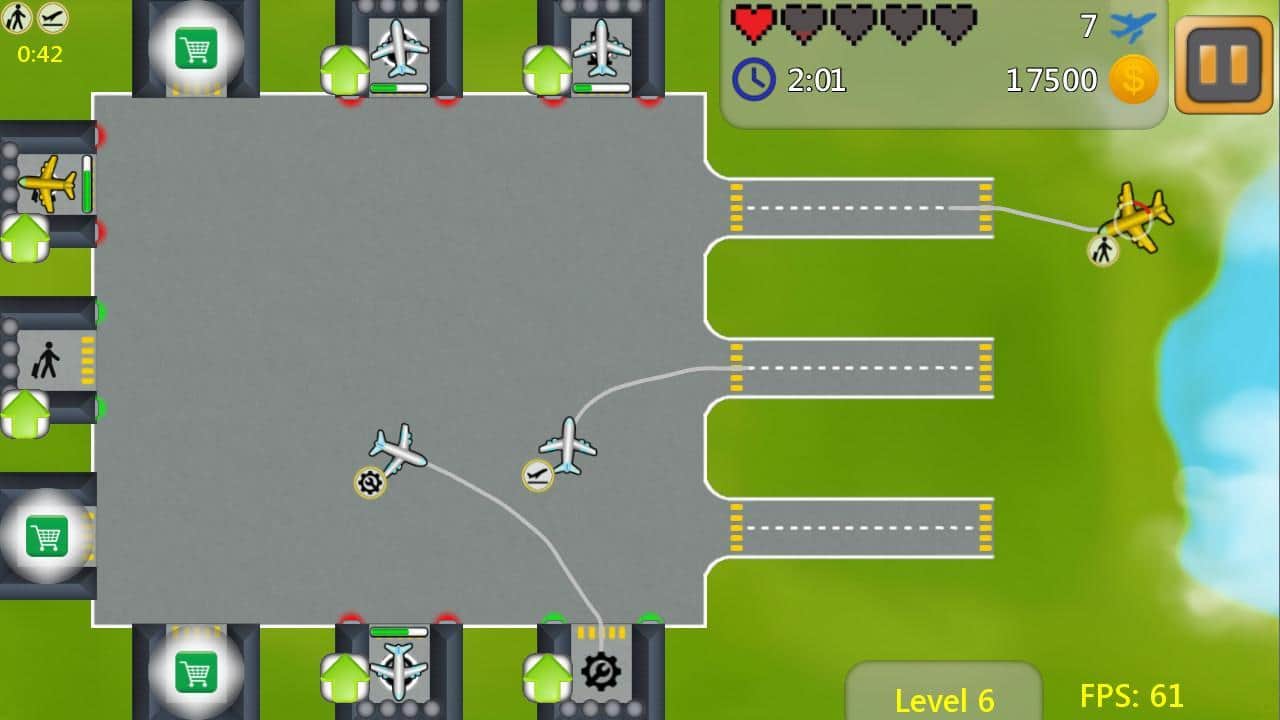Viewport: 1280px width, 720px height.
Task: Click the gear marker beneath the taxiing plane
Action: pyautogui.click(x=369, y=483)
